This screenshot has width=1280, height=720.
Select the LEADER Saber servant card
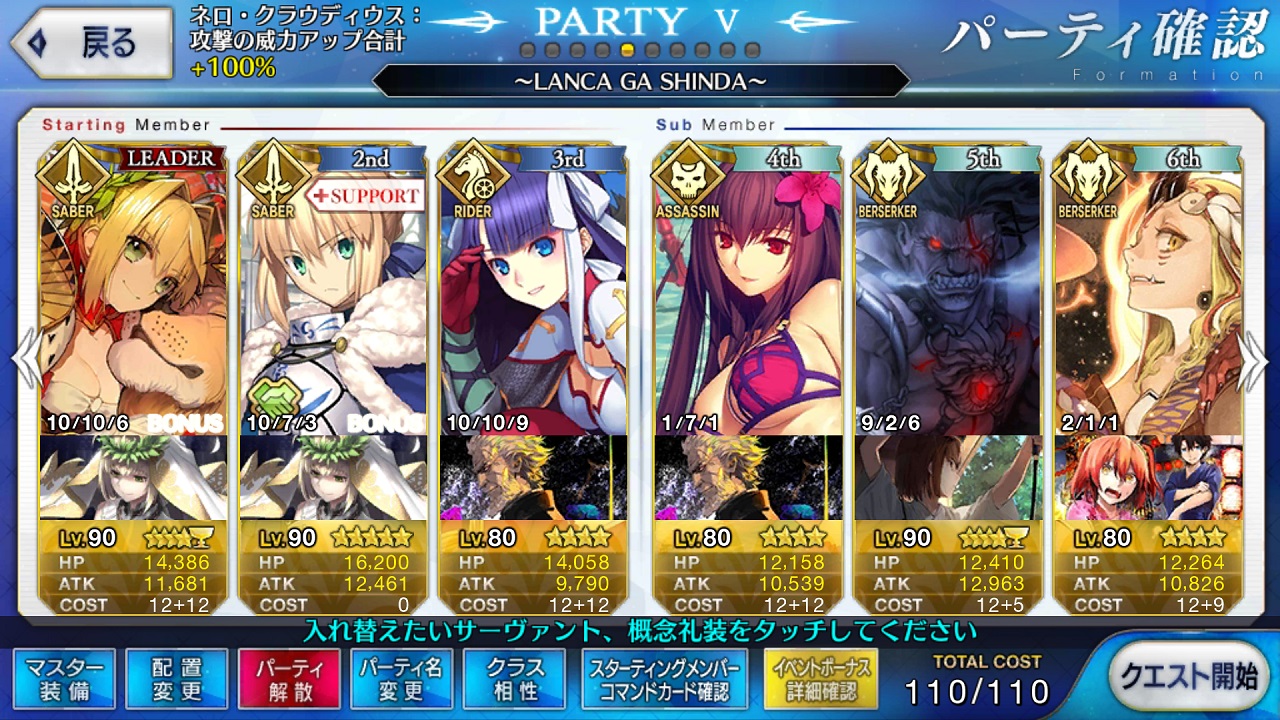coord(132,300)
